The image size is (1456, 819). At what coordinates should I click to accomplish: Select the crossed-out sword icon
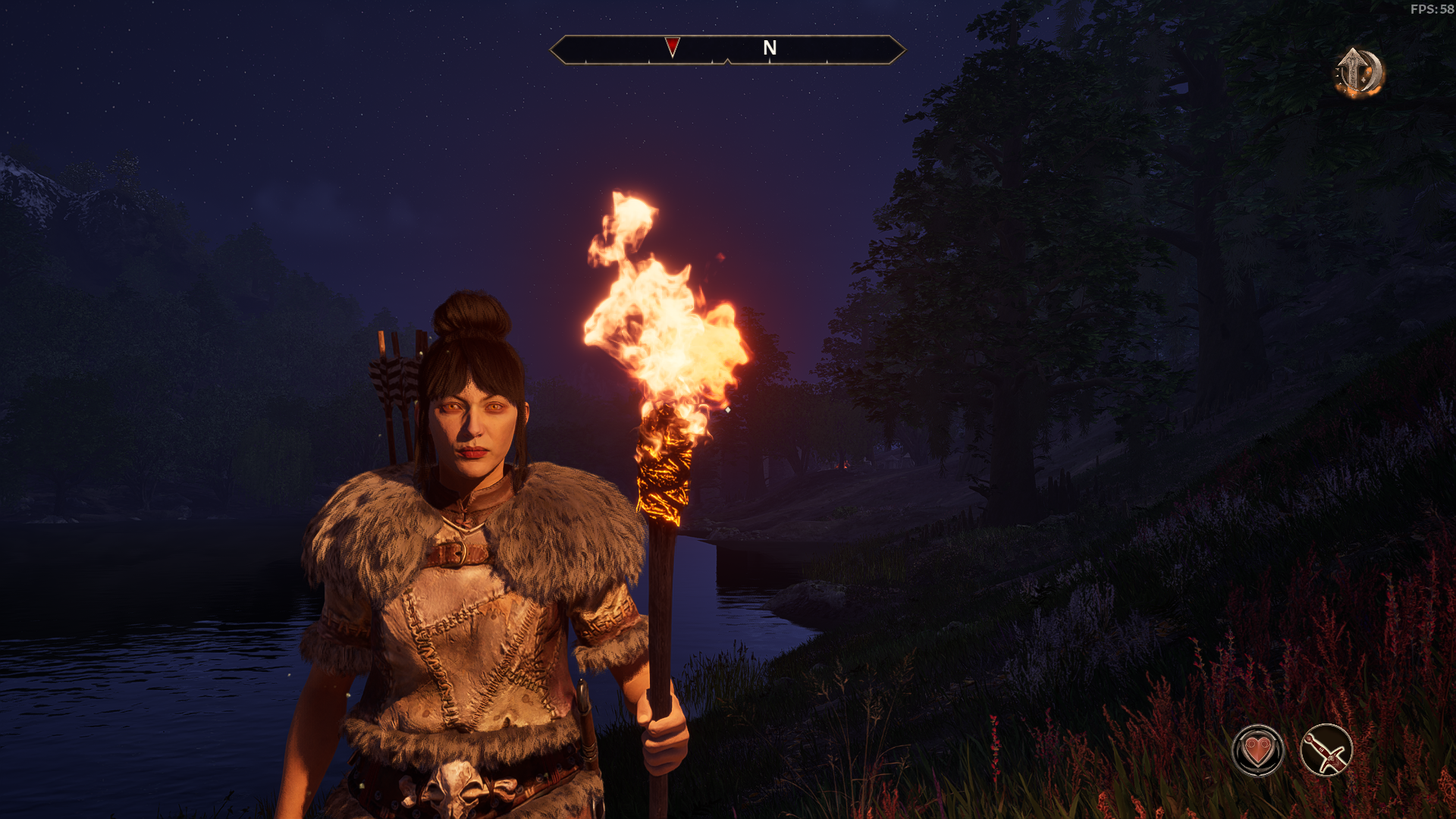tap(1326, 751)
